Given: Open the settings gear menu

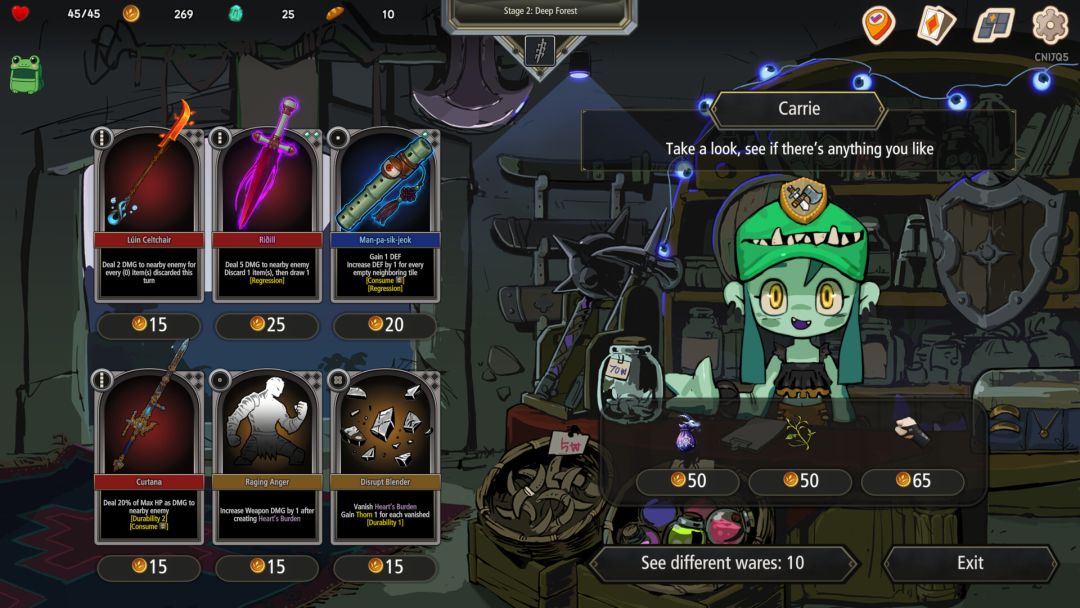Looking at the screenshot, I should [1050, 25].
